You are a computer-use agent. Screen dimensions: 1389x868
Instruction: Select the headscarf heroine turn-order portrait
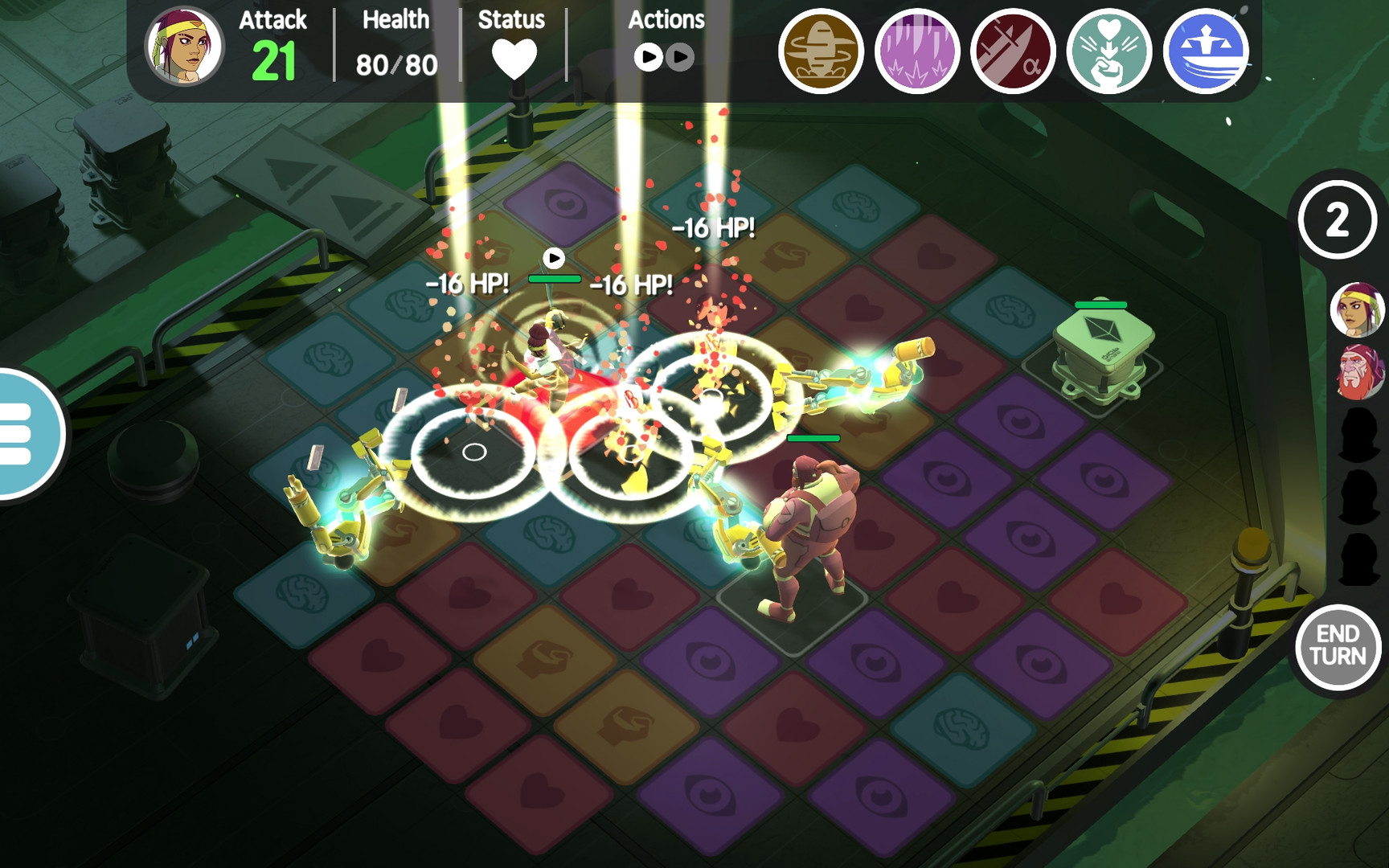click(1358, 309)
